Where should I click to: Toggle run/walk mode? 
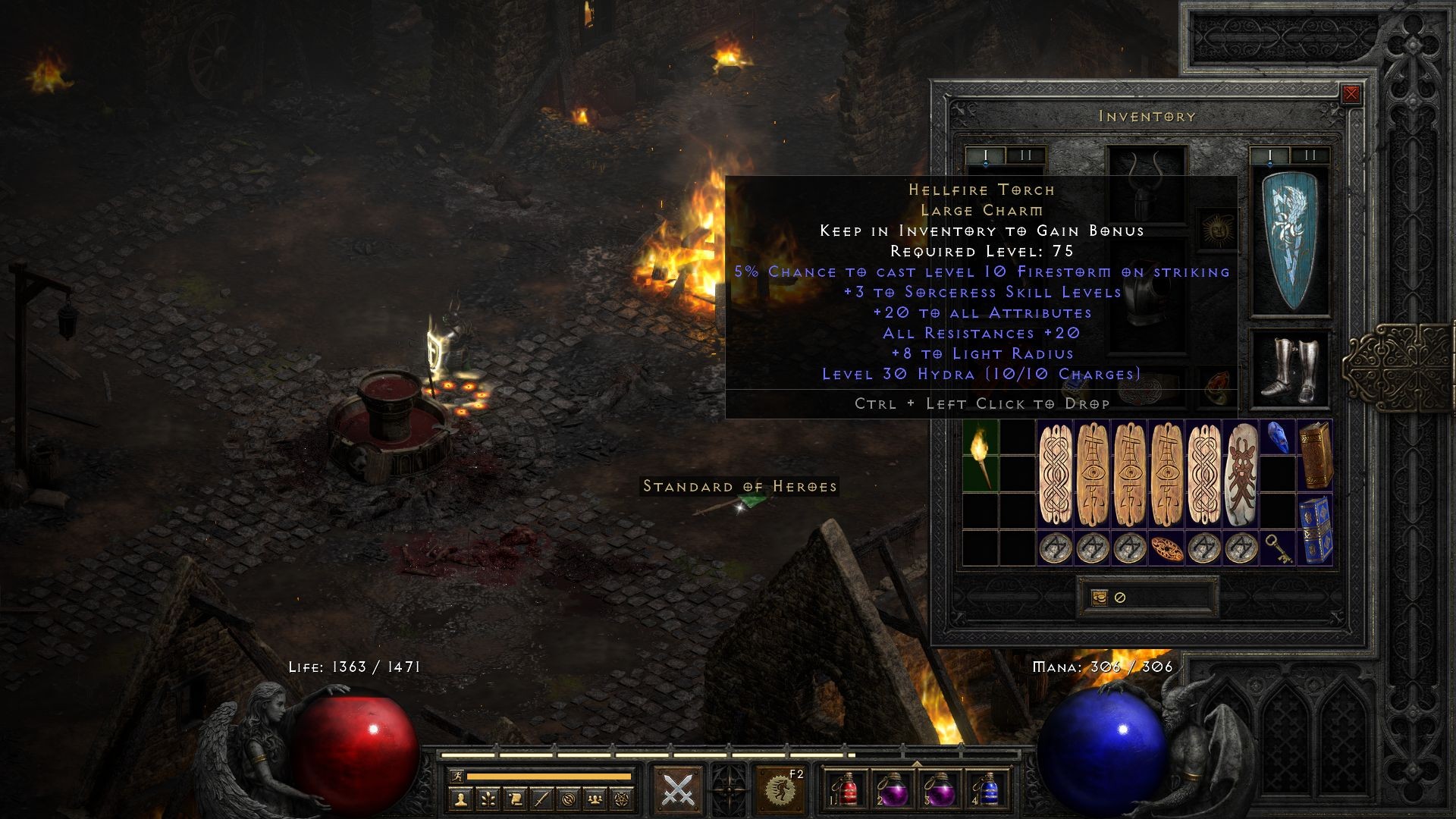pos(458,776)
